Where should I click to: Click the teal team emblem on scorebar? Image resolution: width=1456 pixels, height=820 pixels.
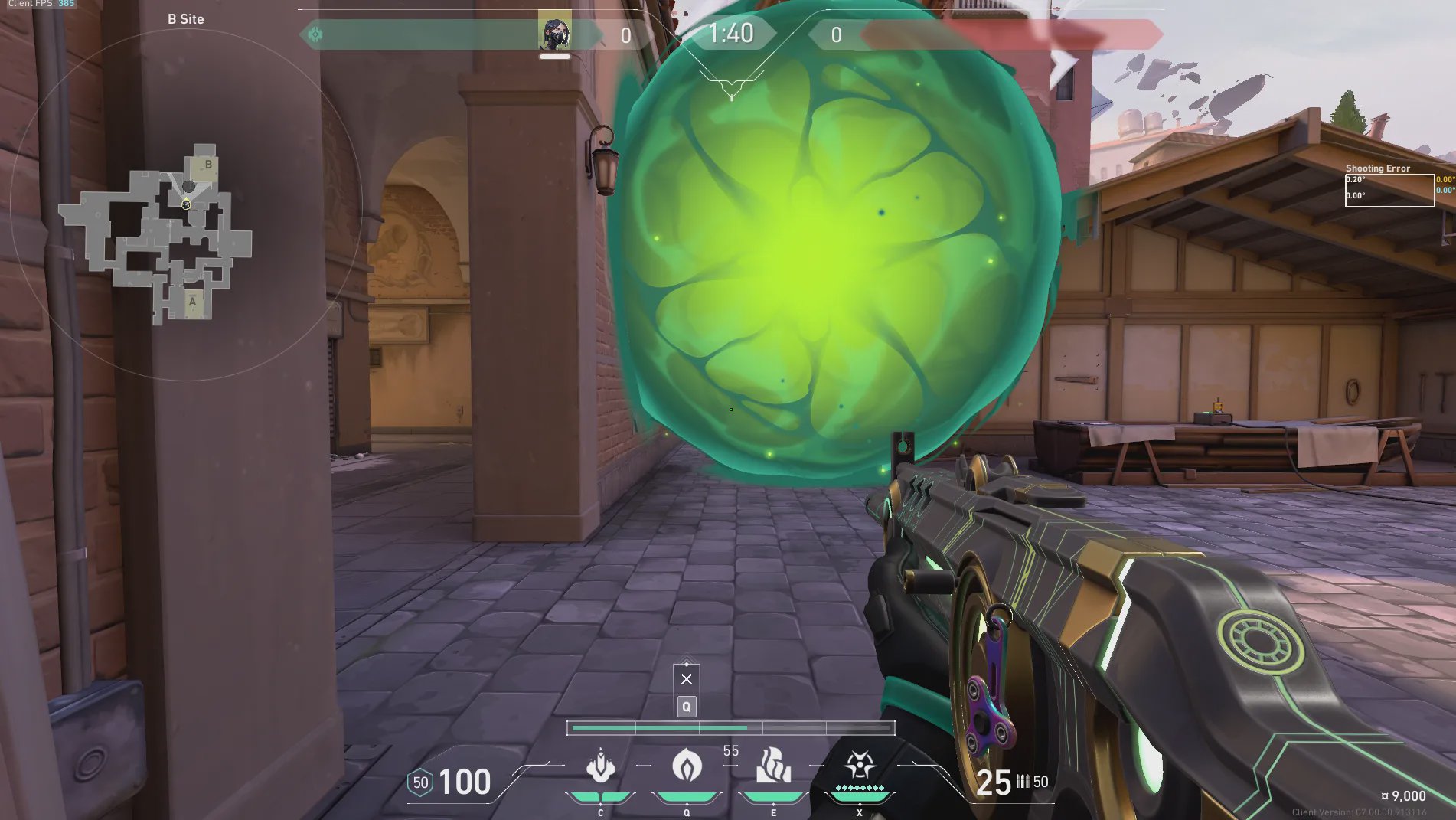(315, 34)
